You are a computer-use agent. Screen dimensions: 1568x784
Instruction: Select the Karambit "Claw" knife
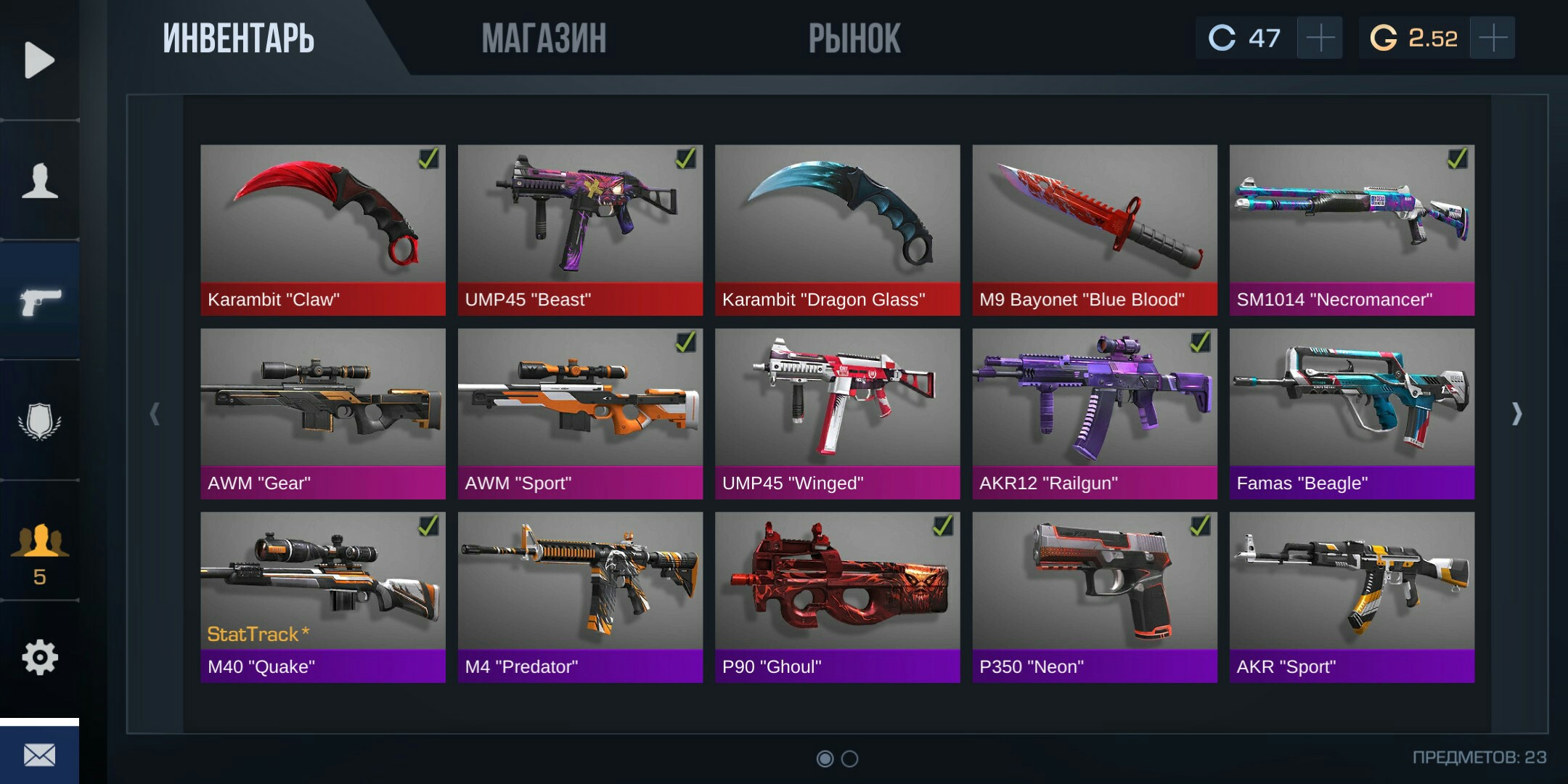[x=323, y=229]
